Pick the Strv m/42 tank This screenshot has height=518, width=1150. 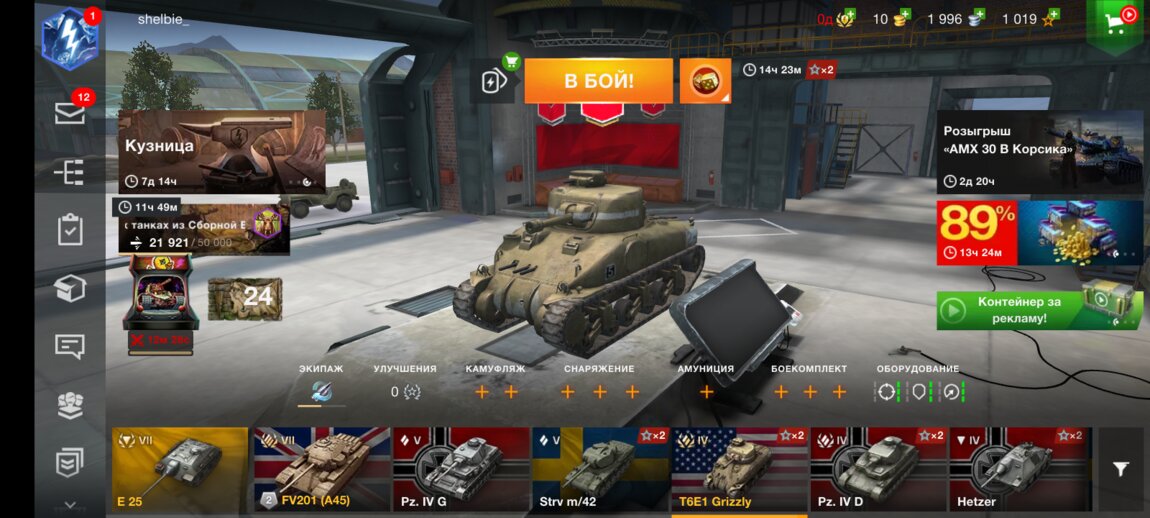click(x=599, y=469)
